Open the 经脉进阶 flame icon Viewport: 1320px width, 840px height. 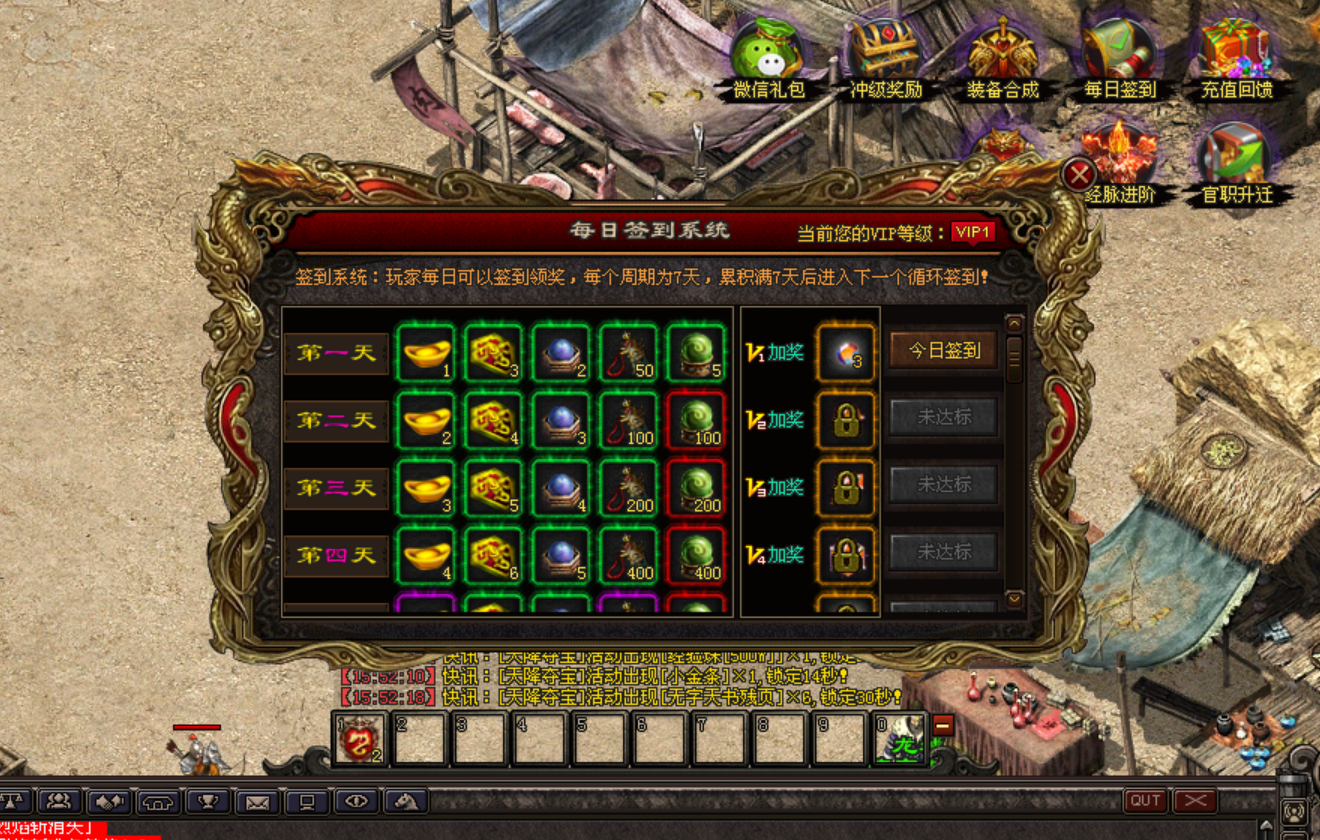tap(1119, 160)
